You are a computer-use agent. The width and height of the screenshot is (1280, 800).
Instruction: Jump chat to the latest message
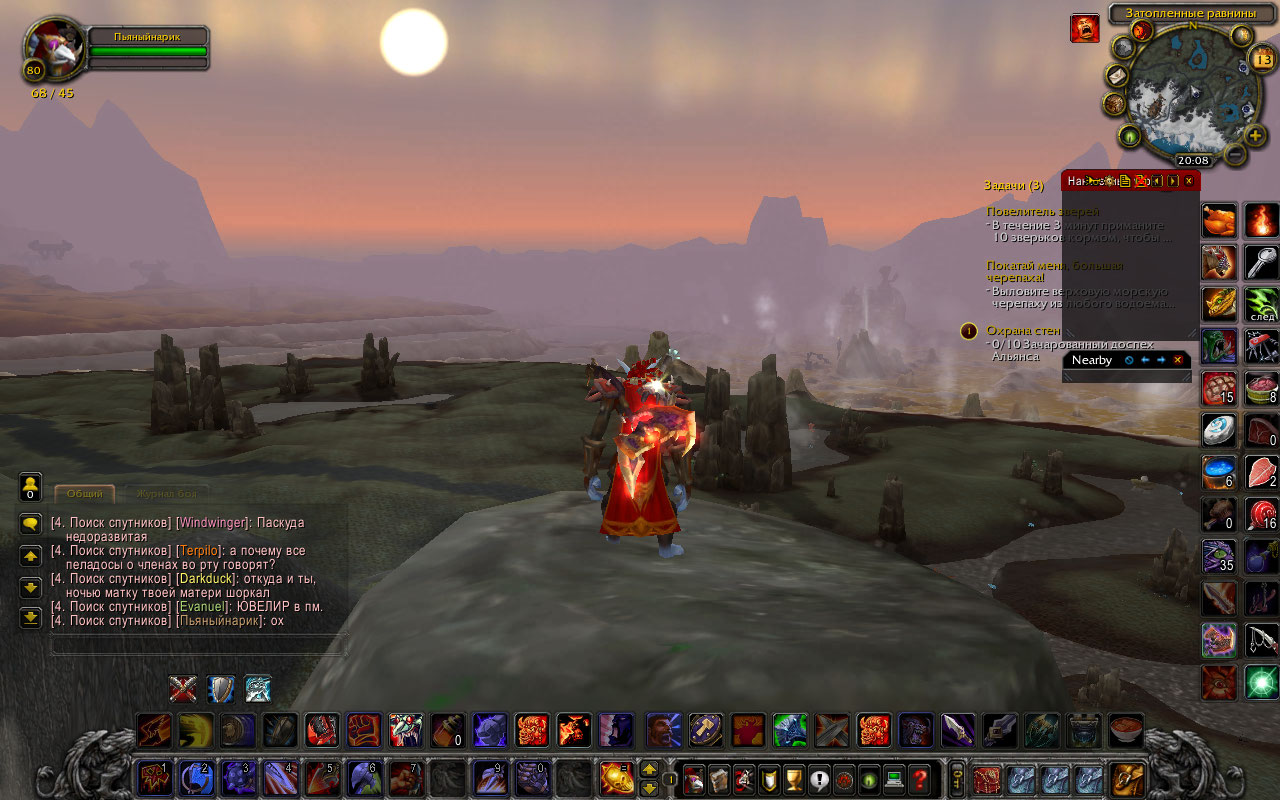[x=30, y=617]
